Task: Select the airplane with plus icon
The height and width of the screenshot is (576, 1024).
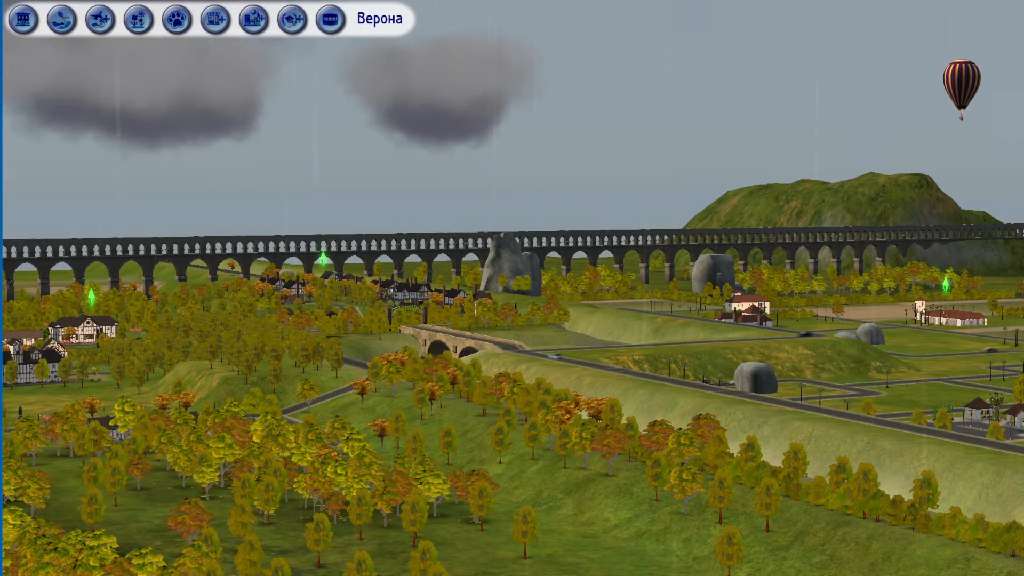Action: click(x=100, y=19)
